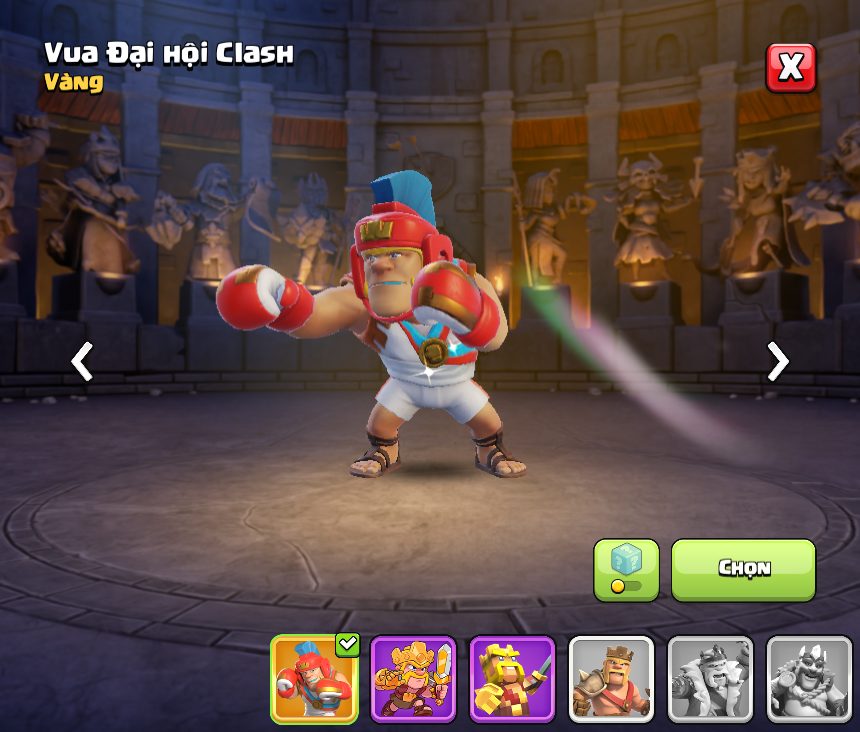Screen dimensions: 860x732
Task: Choose the golden king with flaming sword skin
Action: coord(413,679)
